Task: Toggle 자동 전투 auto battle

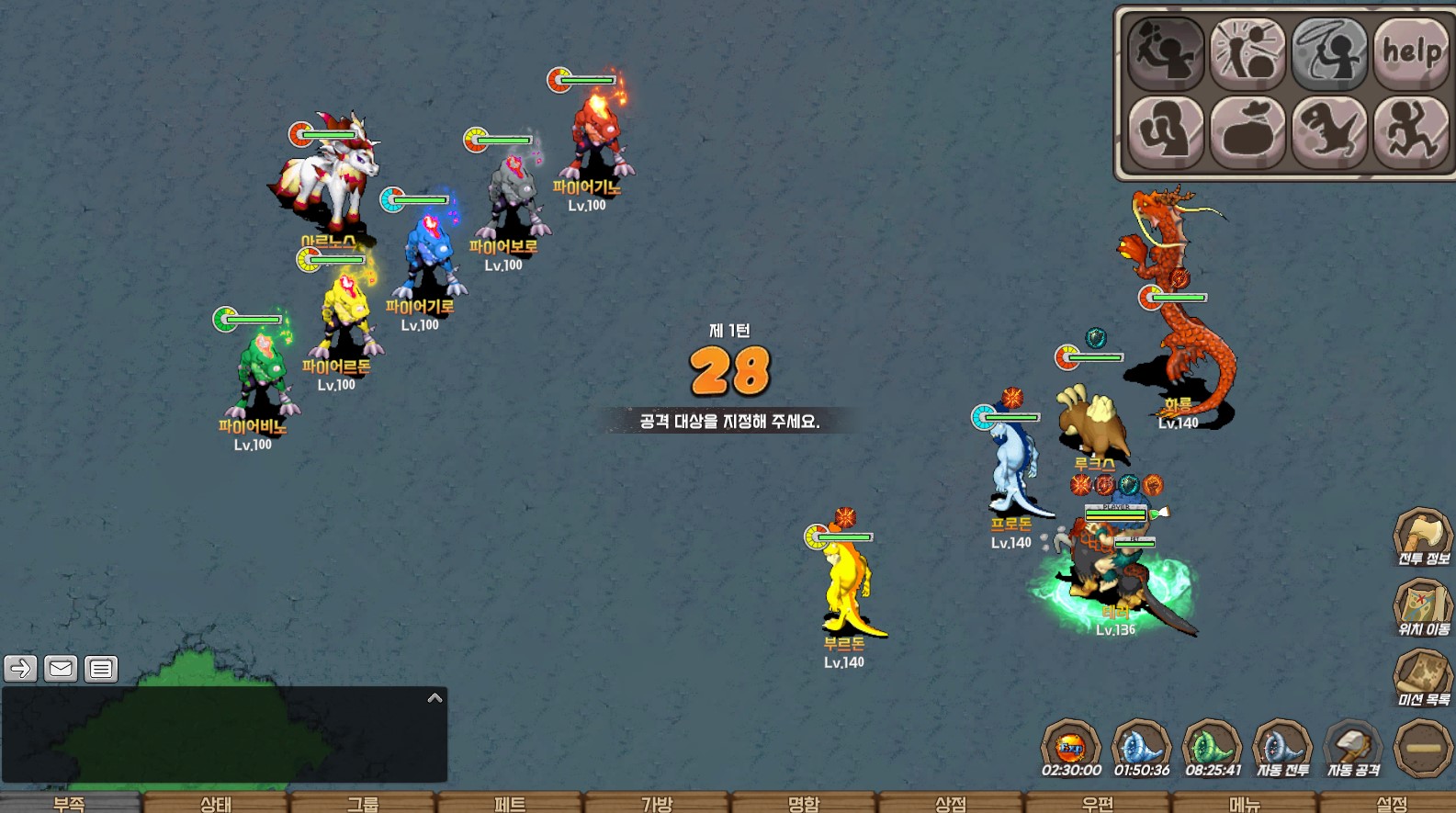Action: (x=1282, y=750)
